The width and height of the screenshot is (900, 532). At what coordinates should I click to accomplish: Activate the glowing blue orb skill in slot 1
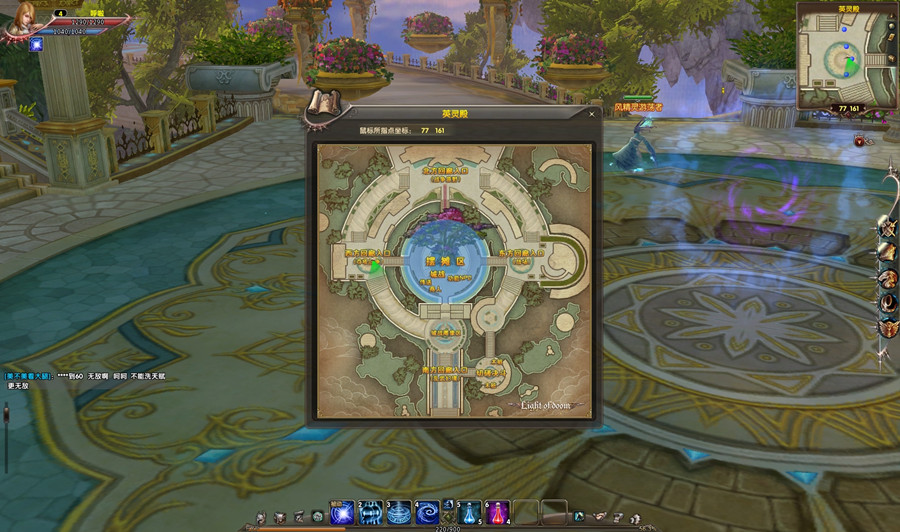[343, 513]
